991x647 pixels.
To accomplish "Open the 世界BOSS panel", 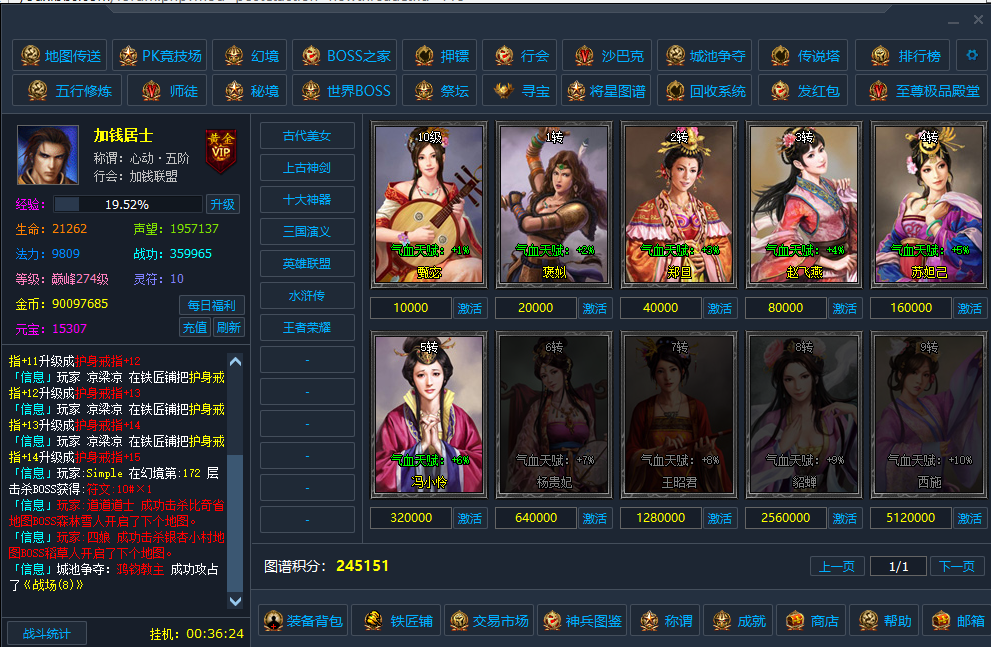I will (x=346, y=91).
